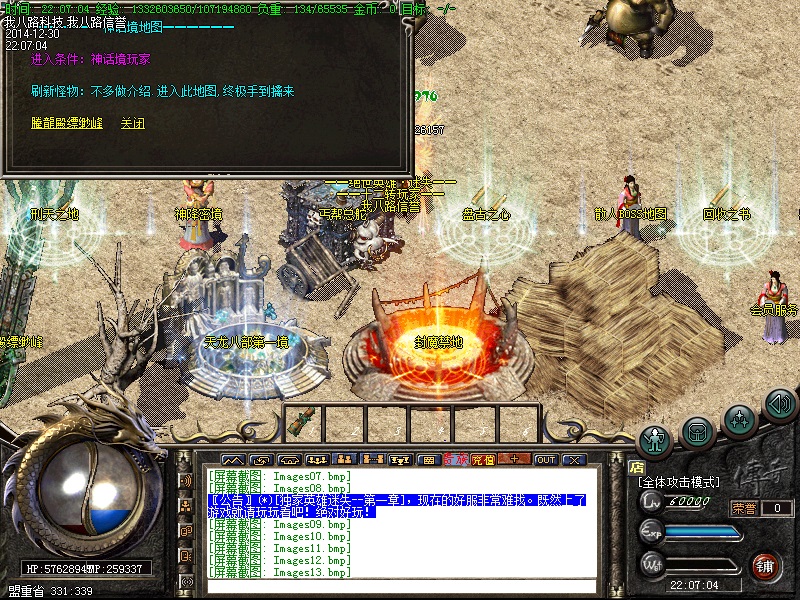
Task: Click the plus button on the chat toolbar
Action: tap(515, 460)
